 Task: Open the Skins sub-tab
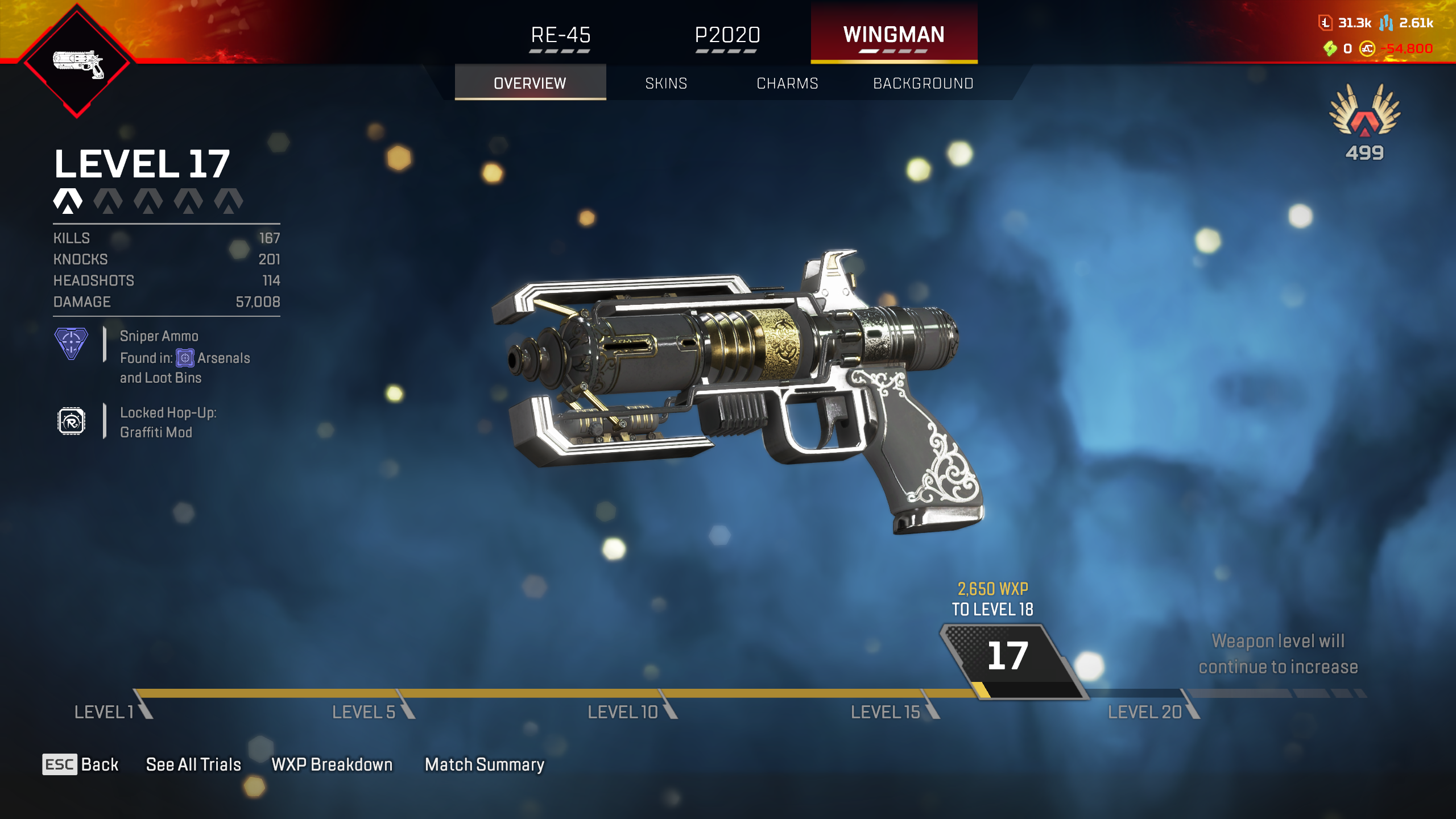666,84
